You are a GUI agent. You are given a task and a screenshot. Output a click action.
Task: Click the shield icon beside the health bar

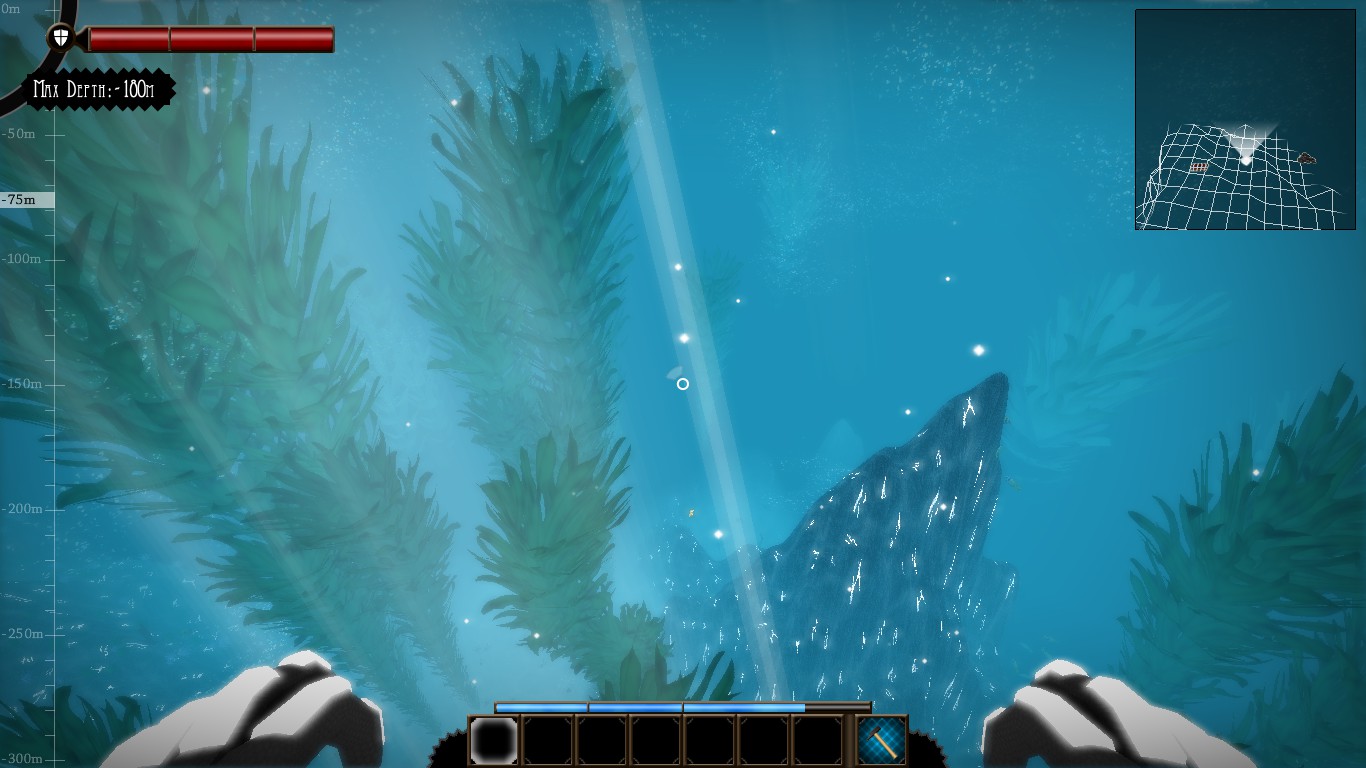pos(61,38)
